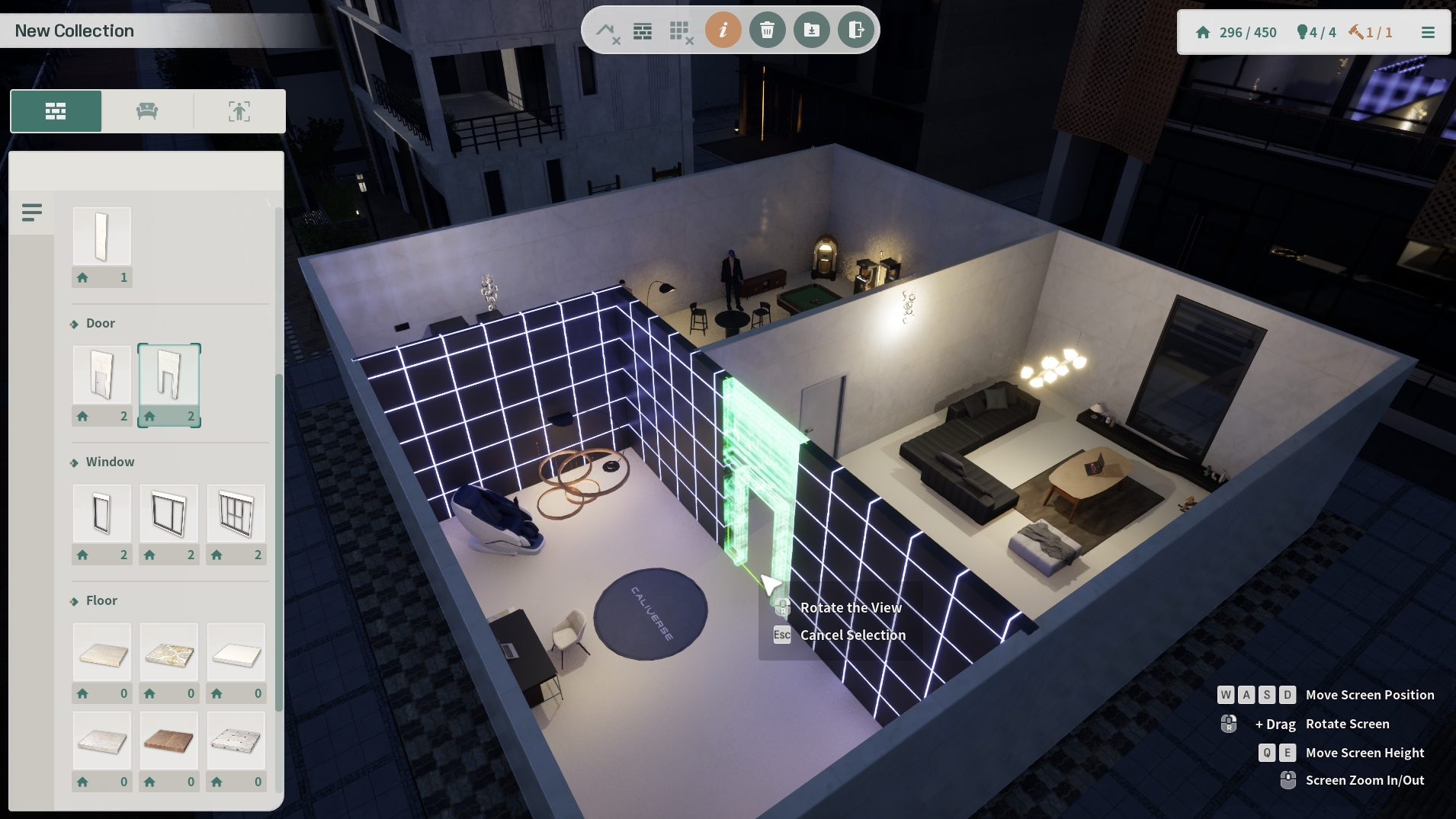The width and height of the screenshot is (1456, 819).
Task: Exit build mode with the door button
Action: (856, 30)
